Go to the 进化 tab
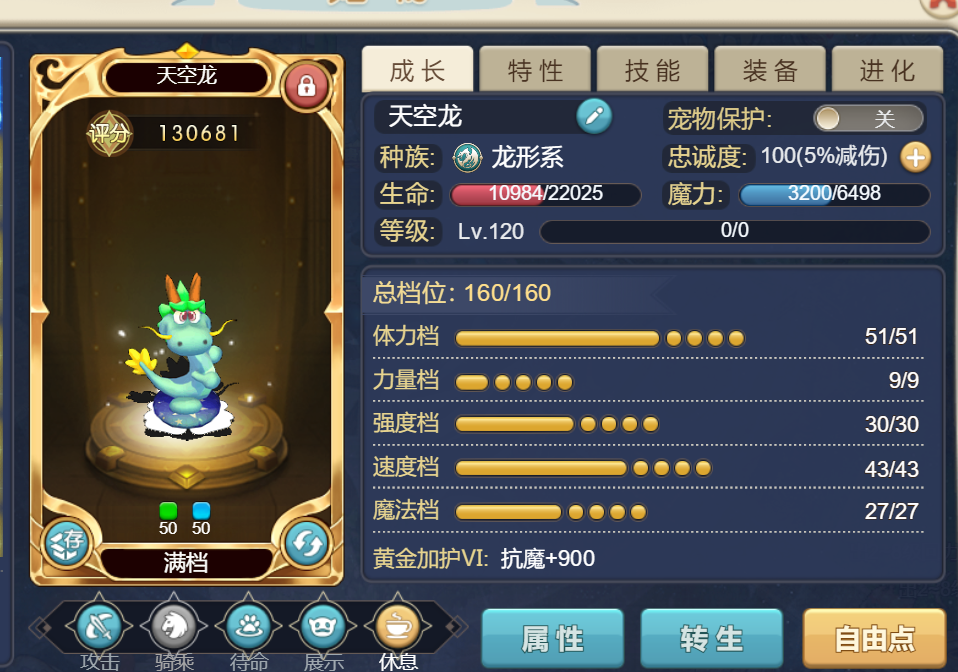The height and width of the screenshot is (672, 958). tap(887, 70)
